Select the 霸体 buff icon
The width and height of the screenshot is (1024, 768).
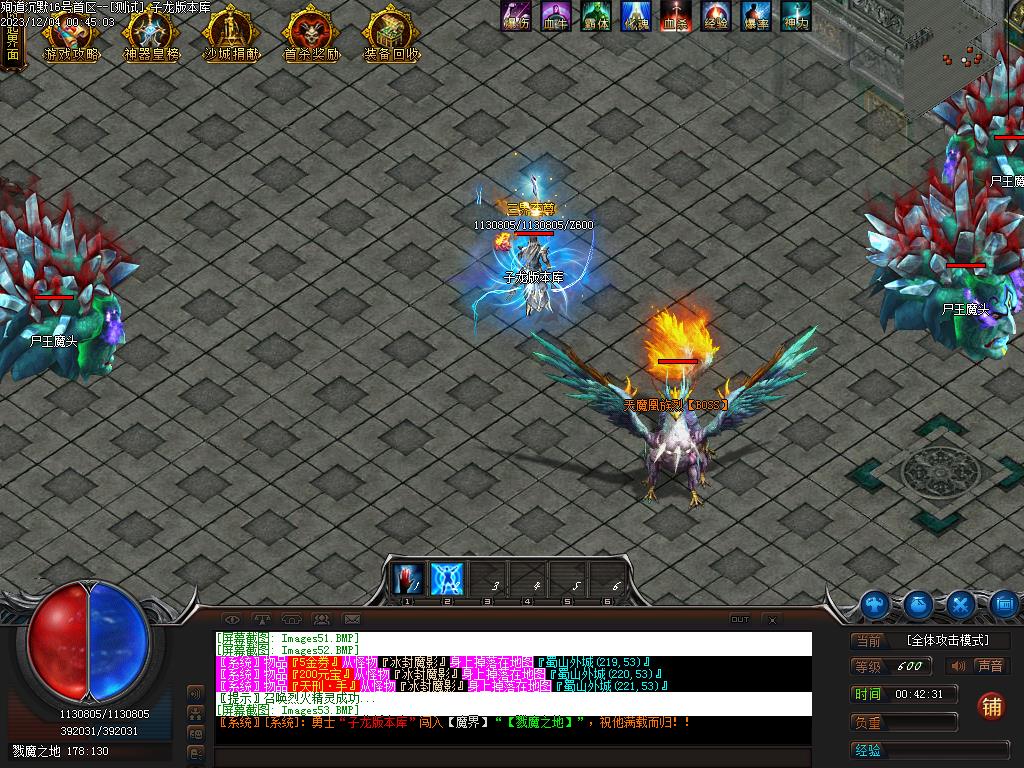point(596,16)
